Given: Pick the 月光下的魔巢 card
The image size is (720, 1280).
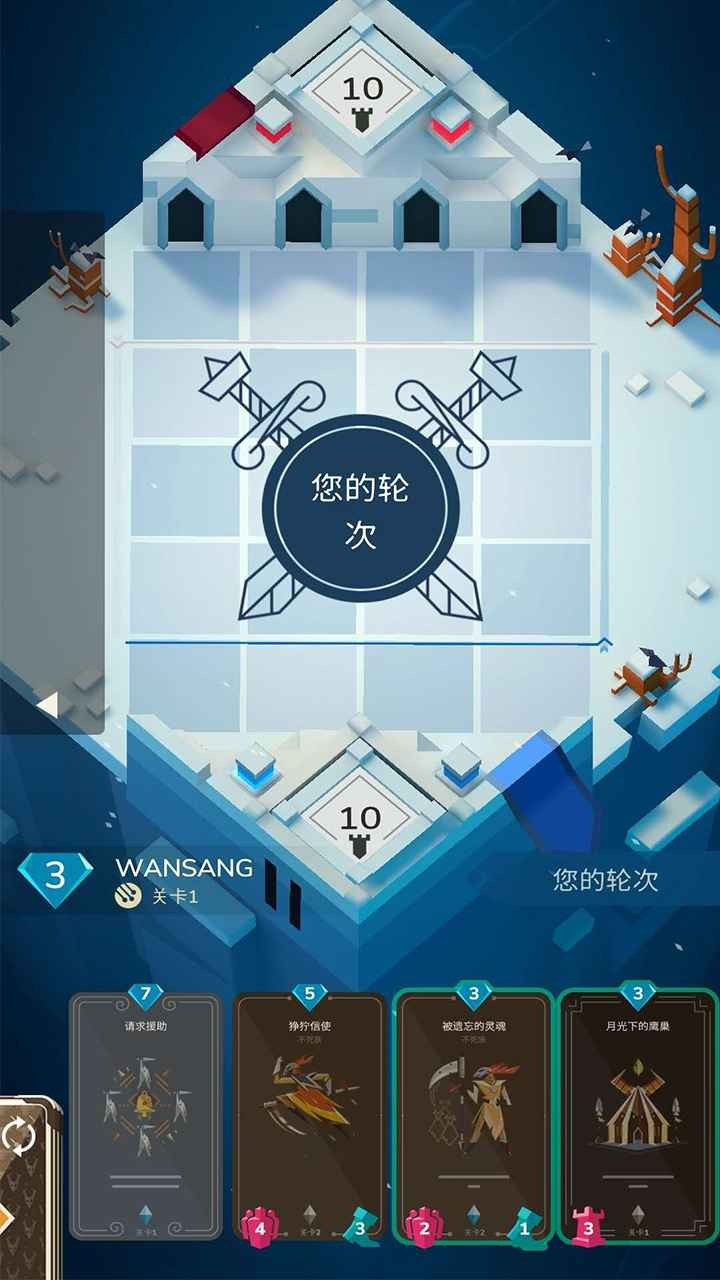Looking at the screenshot, I should click(637, 1115).
